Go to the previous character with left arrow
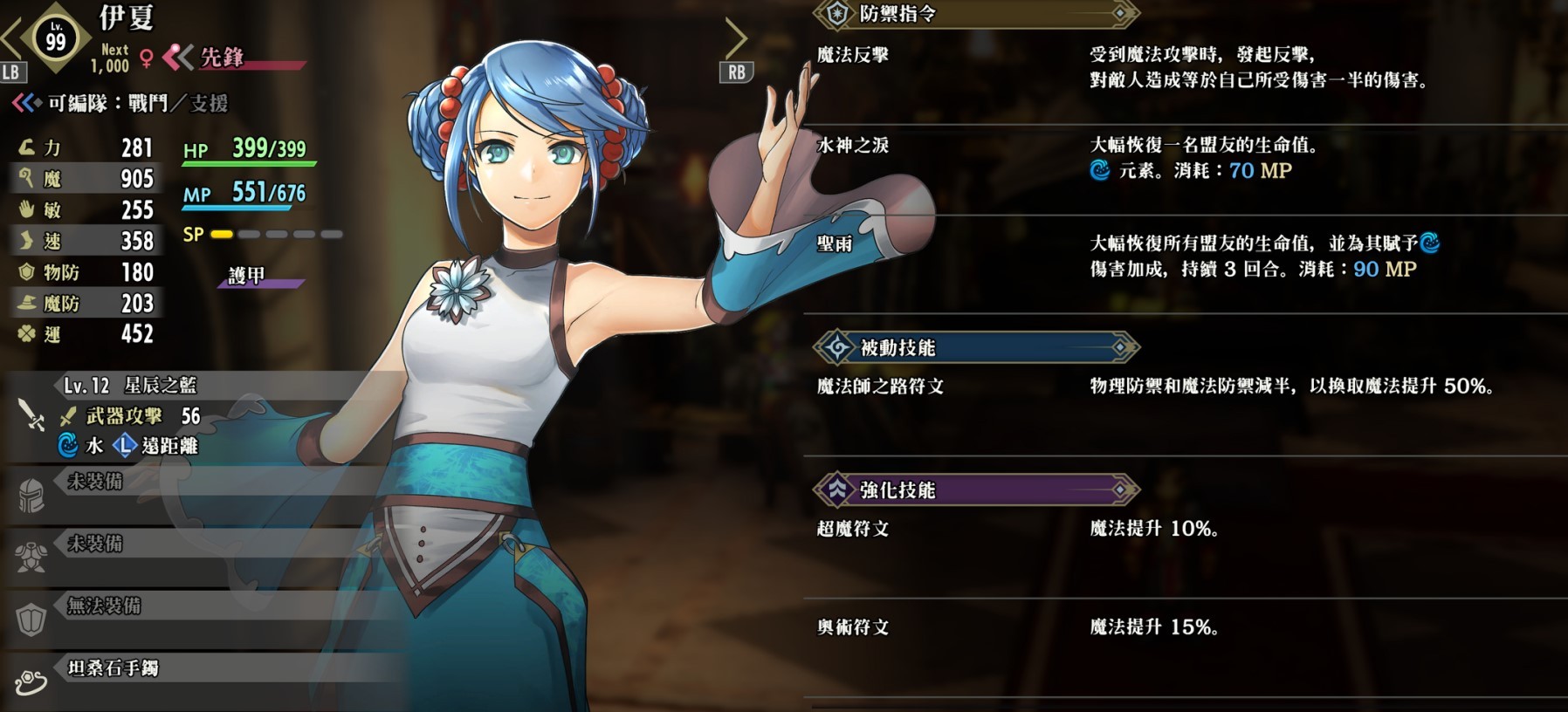This screenshot has height=712, width=1568. coord(10,38)
